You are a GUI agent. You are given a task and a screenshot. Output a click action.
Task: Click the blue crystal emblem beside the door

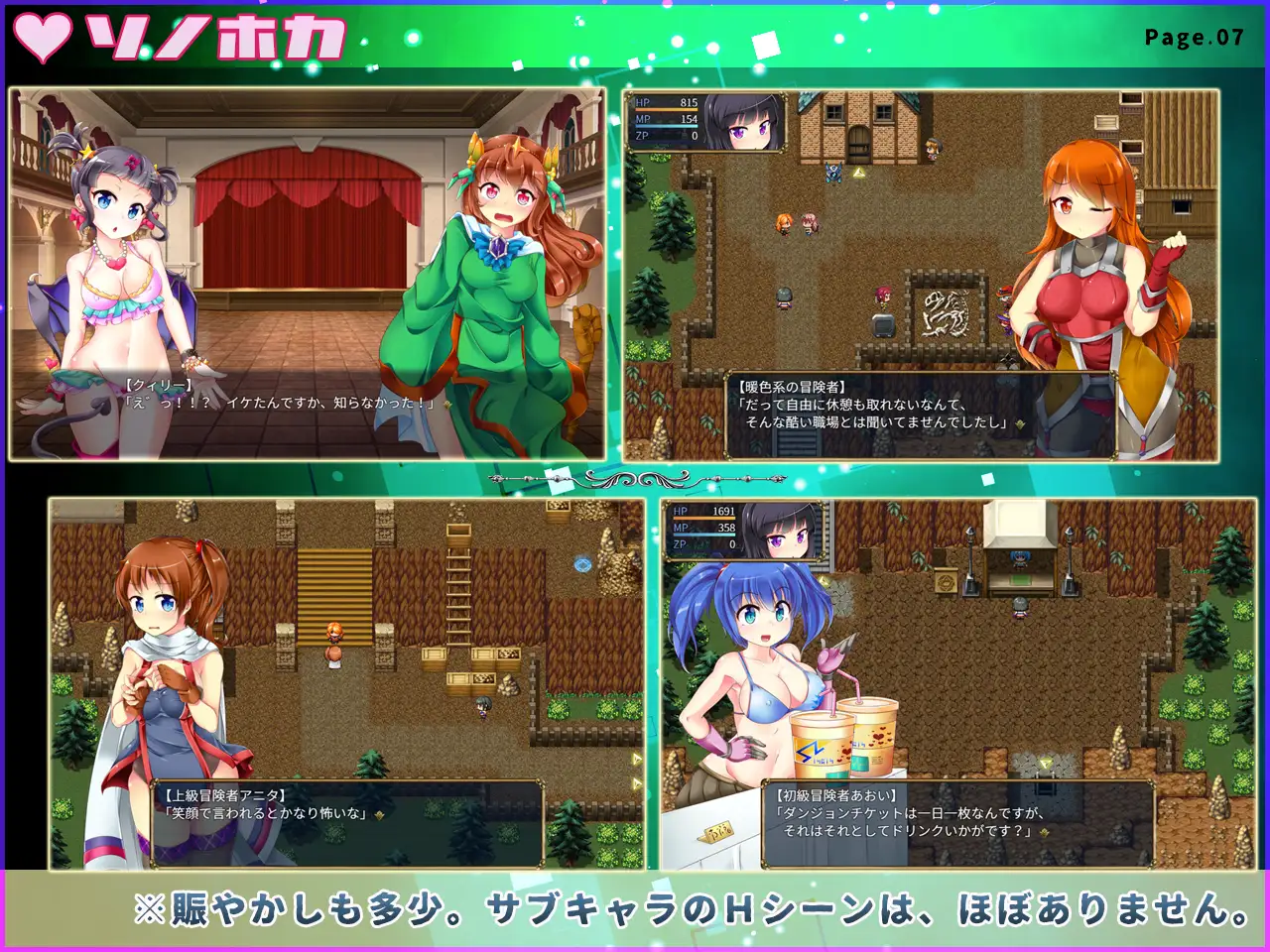click(x=831, y=174)
